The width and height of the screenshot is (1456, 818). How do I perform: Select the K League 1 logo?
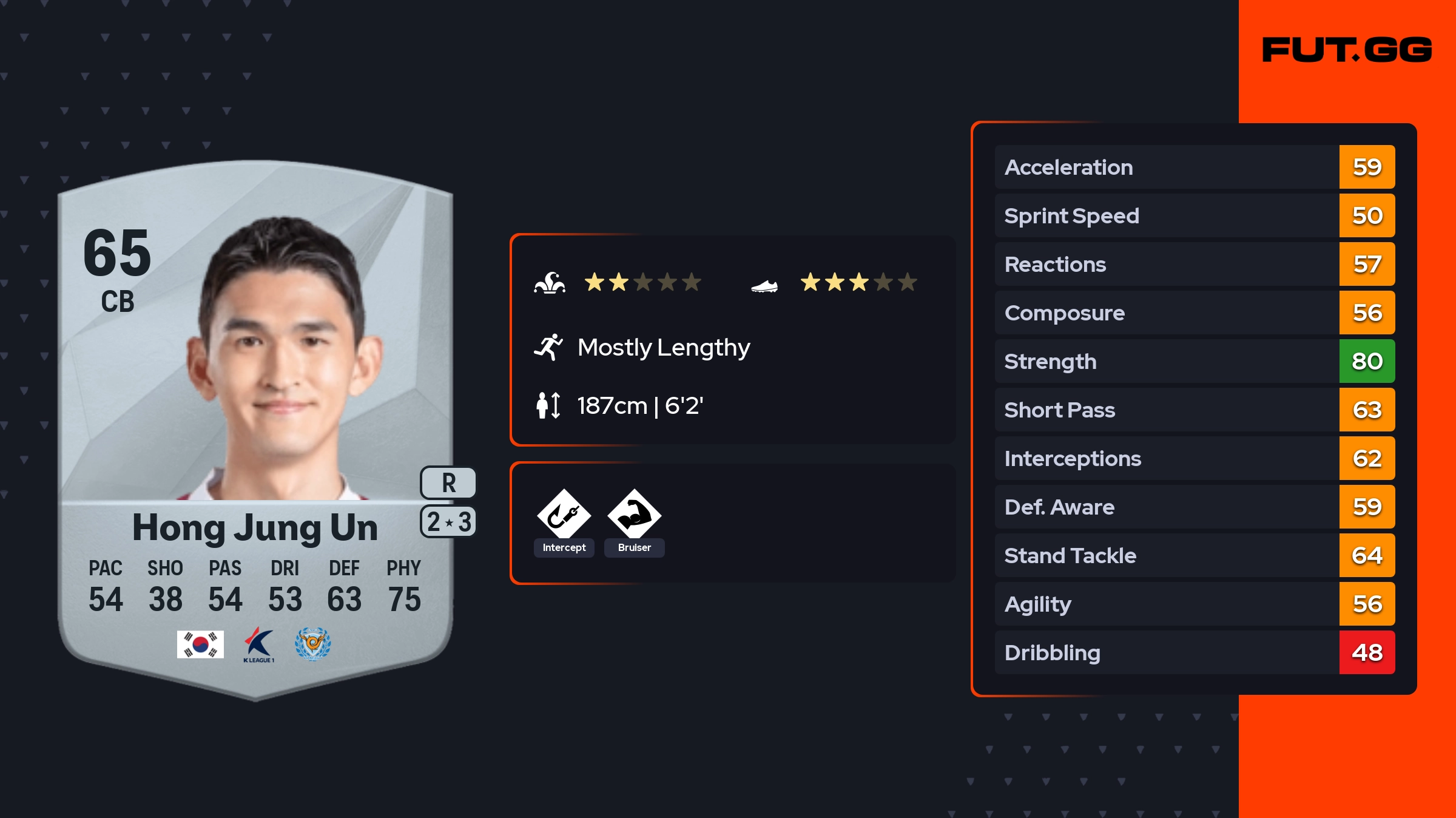[x=259, y=644]
